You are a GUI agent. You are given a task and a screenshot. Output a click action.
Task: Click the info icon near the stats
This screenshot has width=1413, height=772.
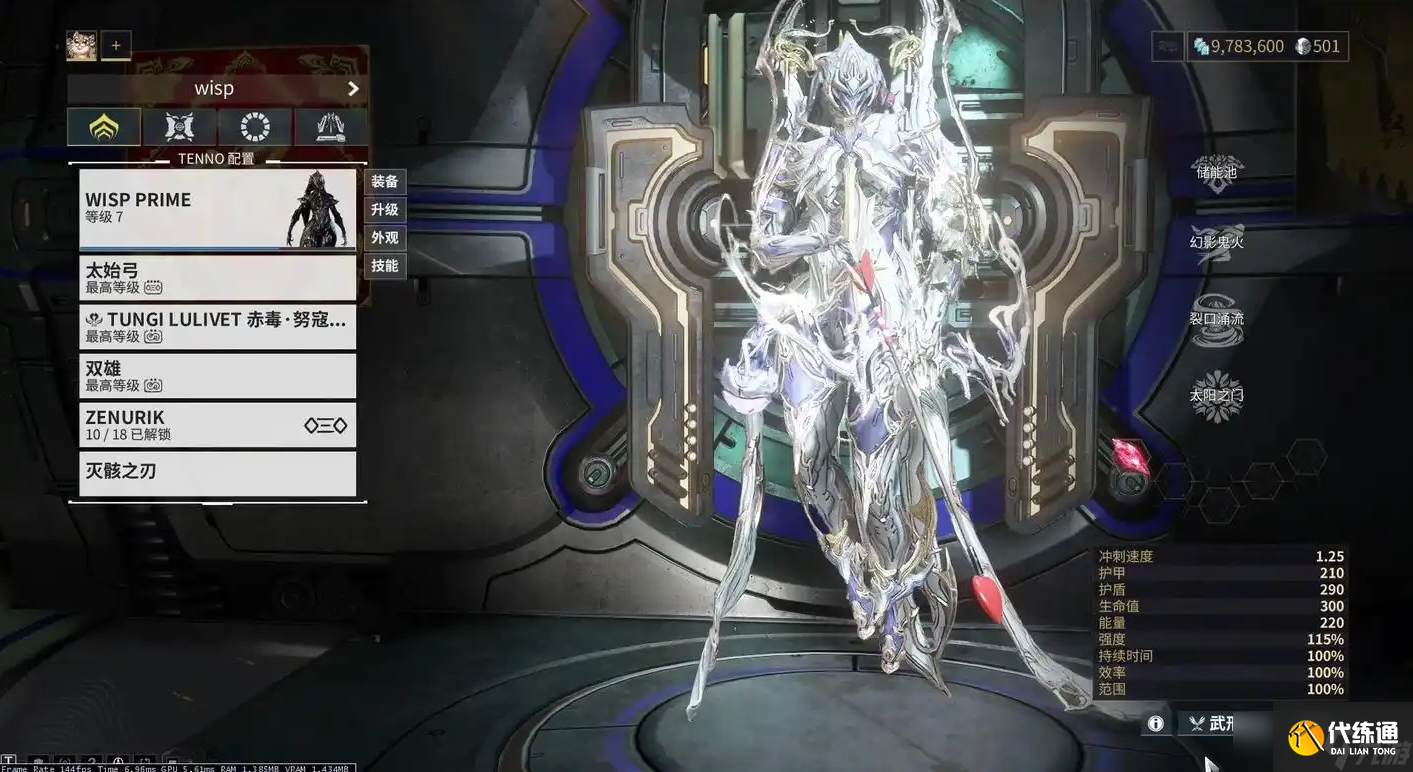[x=1156, y=723]
